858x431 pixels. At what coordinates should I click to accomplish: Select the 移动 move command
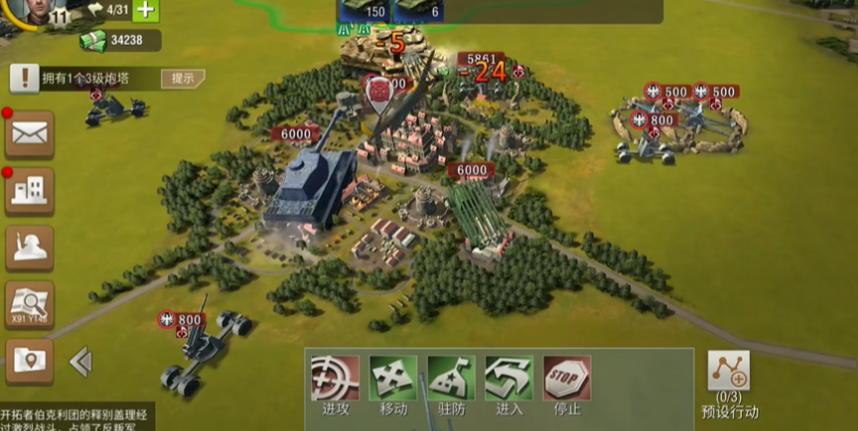[x=393, y=385]
